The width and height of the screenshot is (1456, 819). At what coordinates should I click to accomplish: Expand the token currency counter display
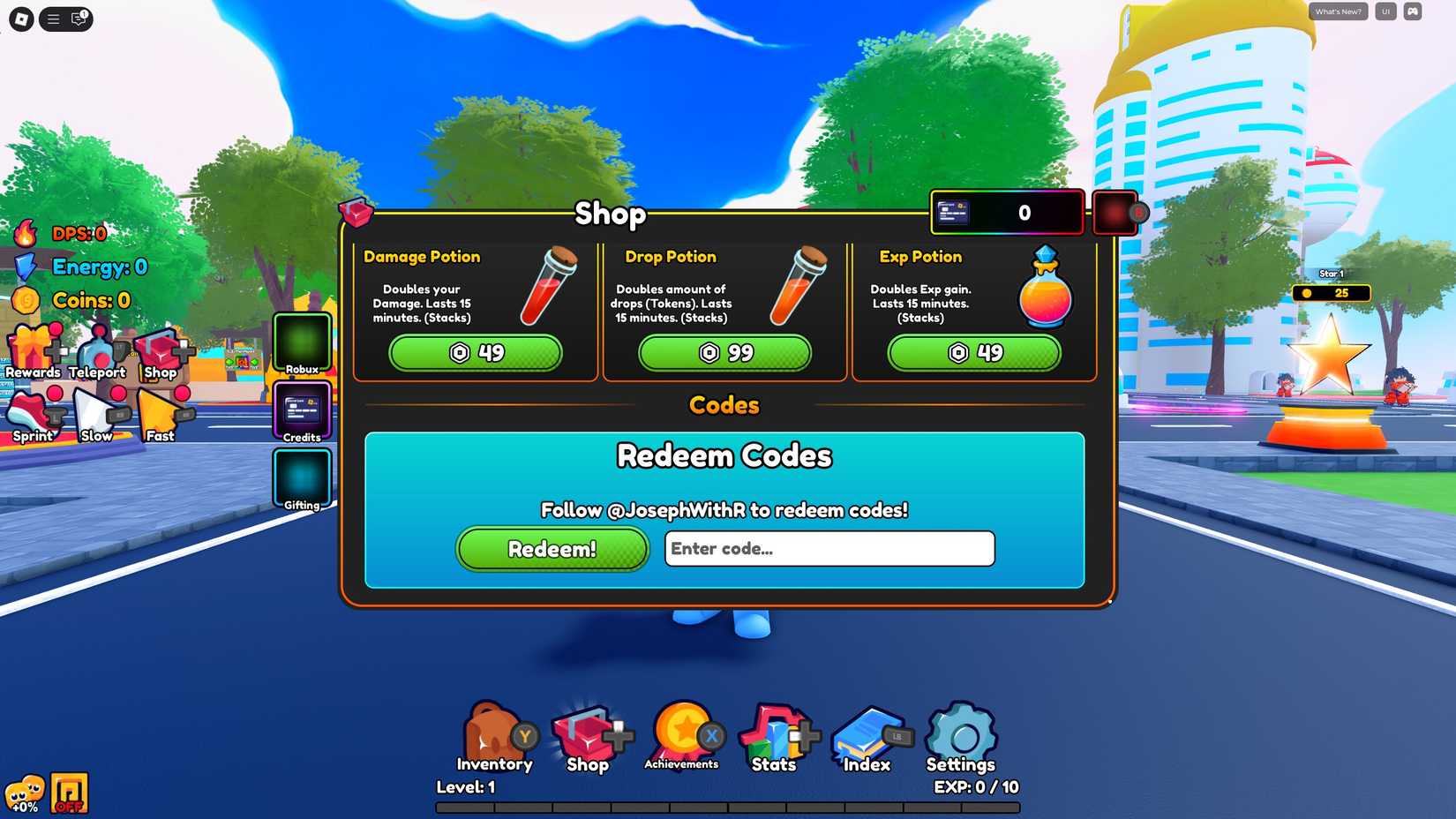pos(1006,212)
